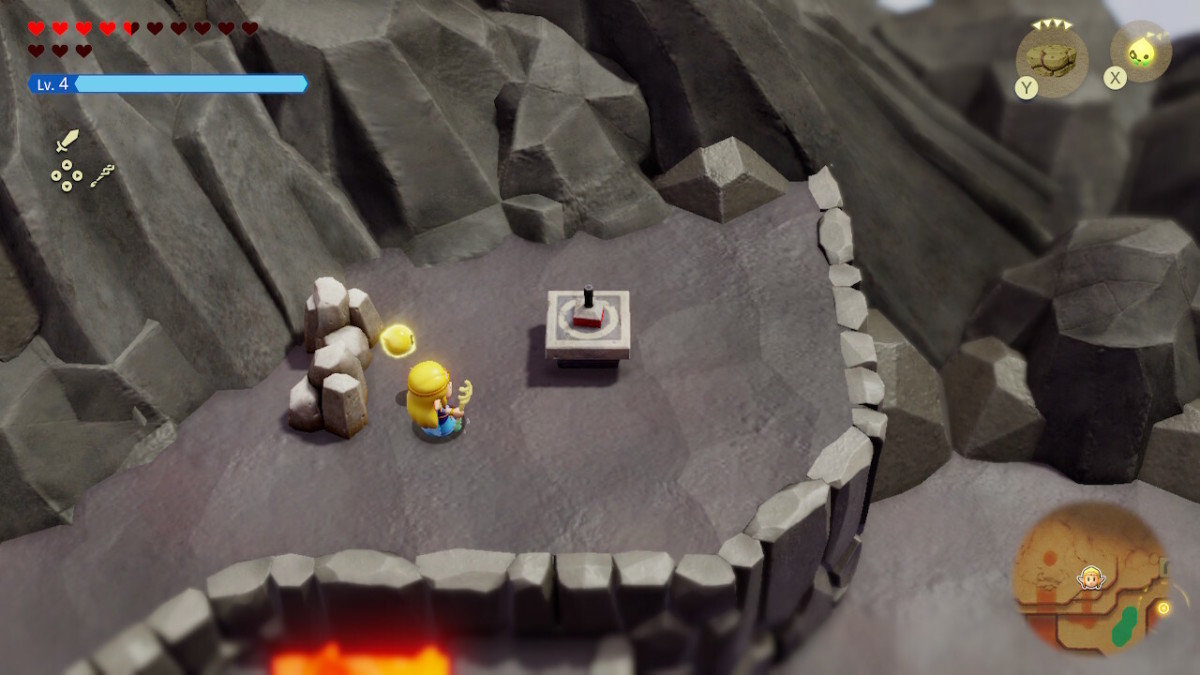1200x675 pixels.
Task: Open the circular minimap
Action: click(x=1091, y=578)
